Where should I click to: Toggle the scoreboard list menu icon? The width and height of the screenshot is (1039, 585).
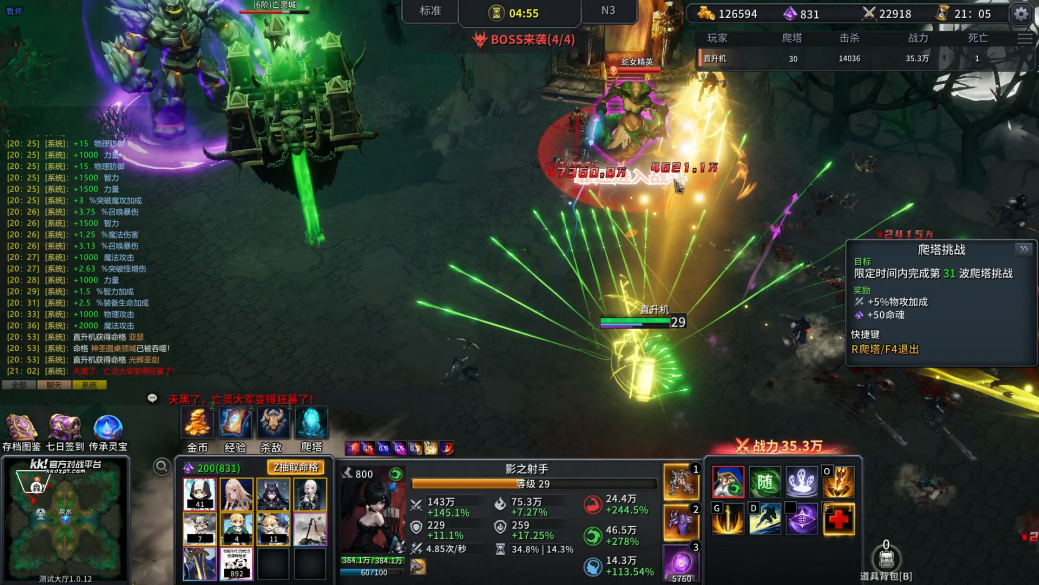[1025, 39]
